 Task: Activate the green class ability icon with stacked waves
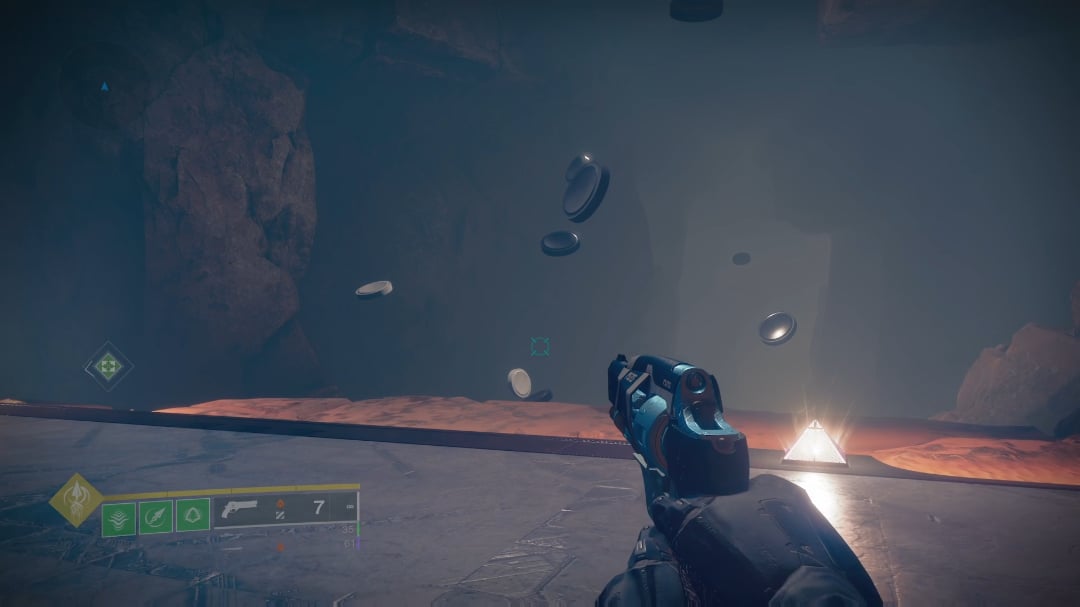pos(118,517)
